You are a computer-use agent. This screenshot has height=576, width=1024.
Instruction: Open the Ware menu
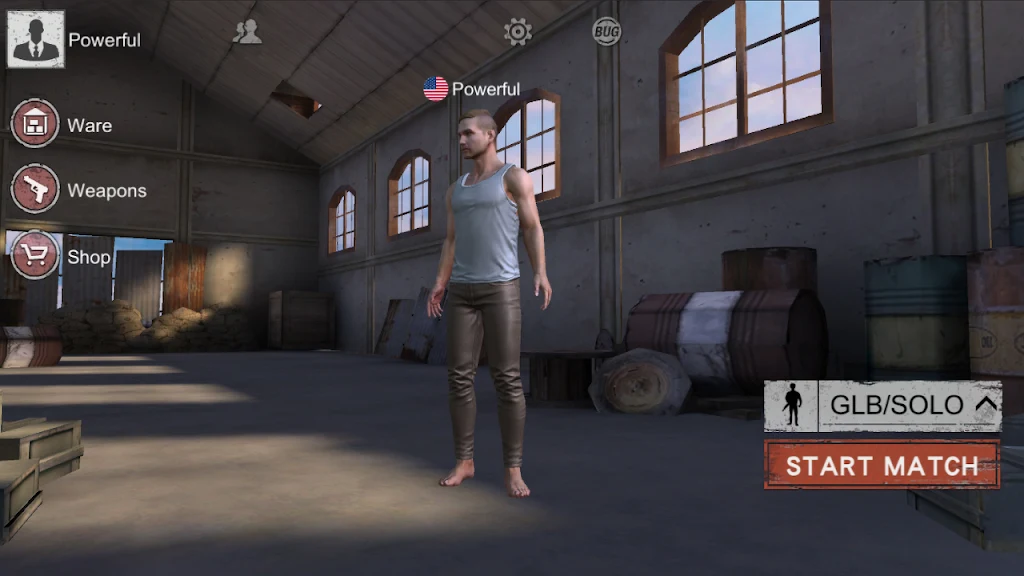coord(35,124)
